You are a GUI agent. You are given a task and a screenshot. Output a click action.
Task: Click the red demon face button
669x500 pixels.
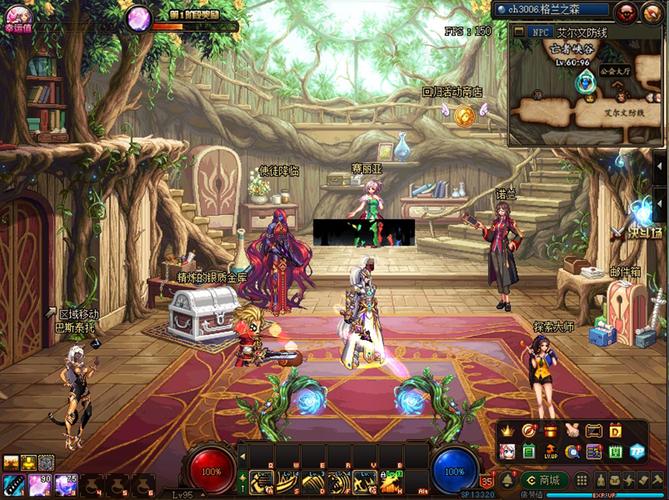pos(626,11)
